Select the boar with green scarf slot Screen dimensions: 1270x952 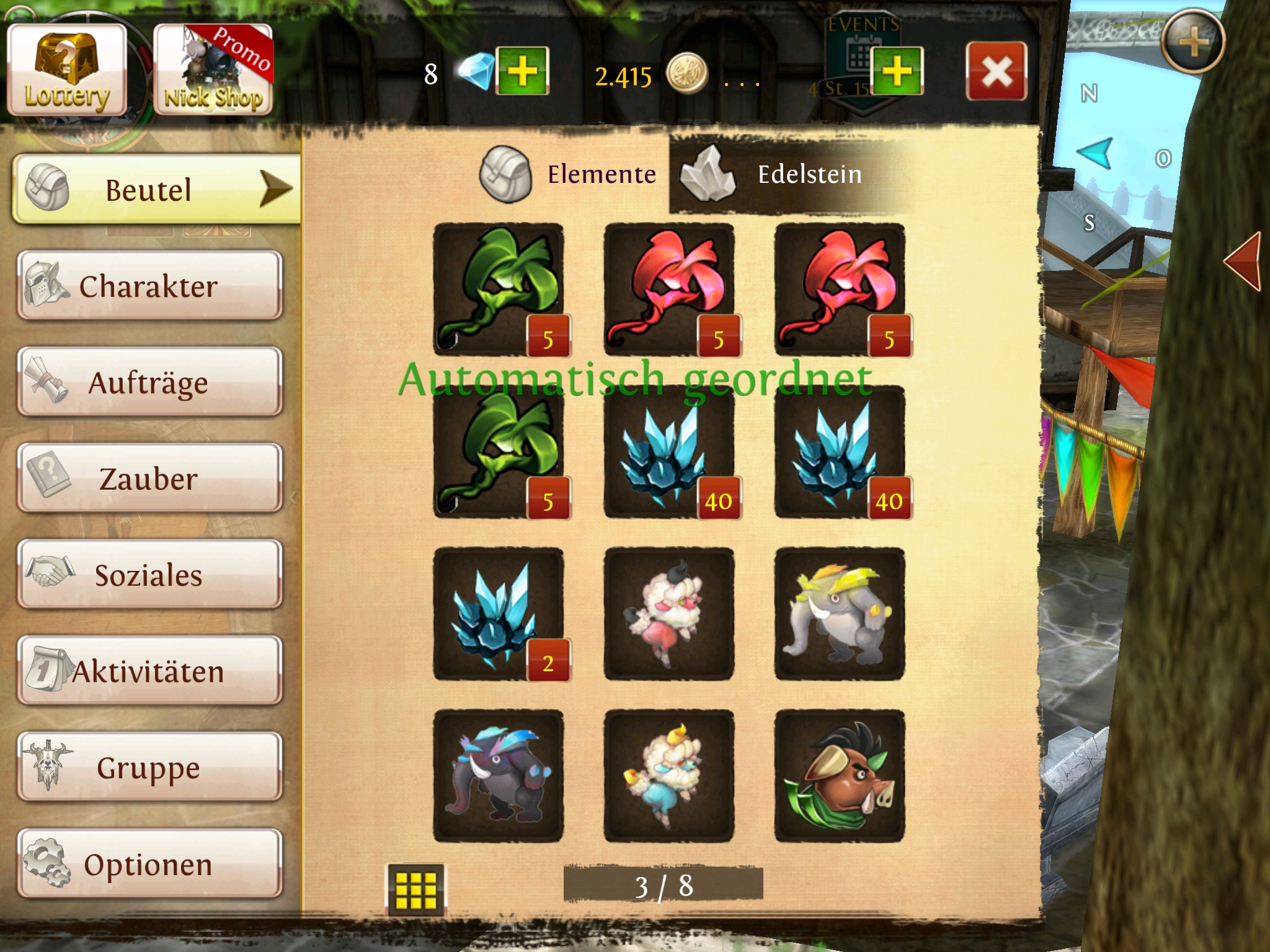(x=840, y=776)
